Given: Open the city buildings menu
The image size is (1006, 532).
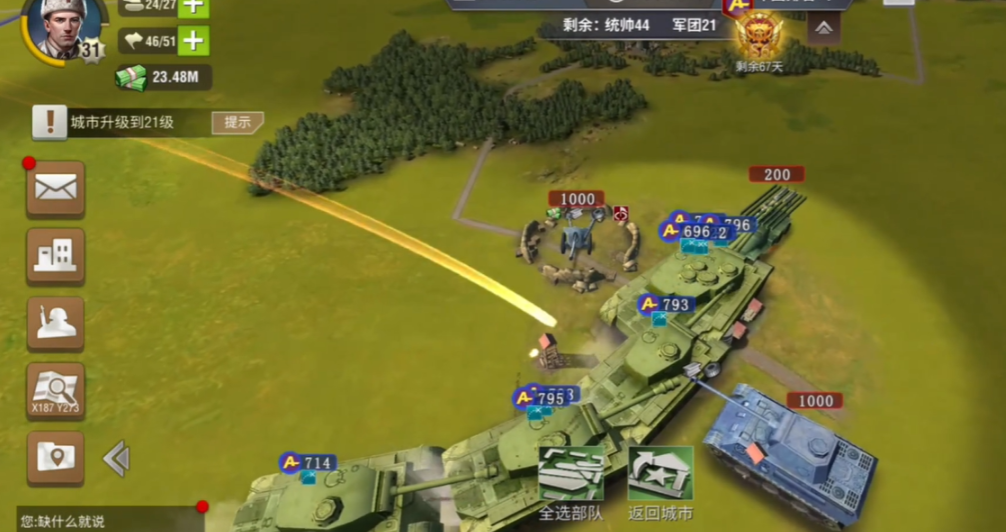Looking at the screenshot, I should pos(56,256).
